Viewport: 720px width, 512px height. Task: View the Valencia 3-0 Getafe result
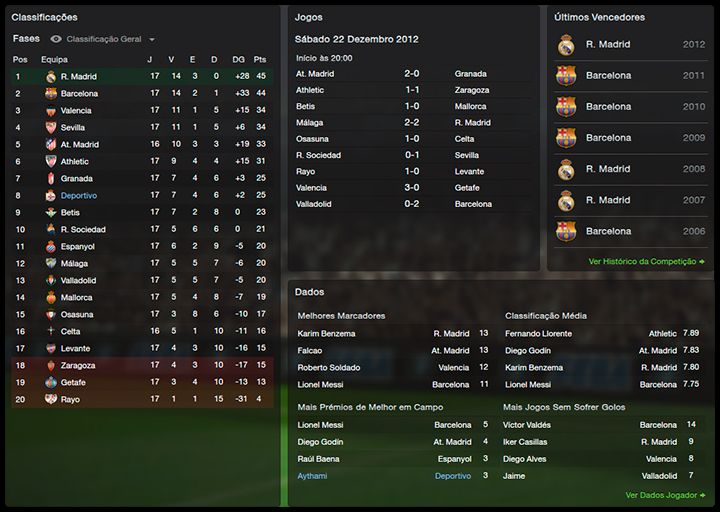point(411,187)
